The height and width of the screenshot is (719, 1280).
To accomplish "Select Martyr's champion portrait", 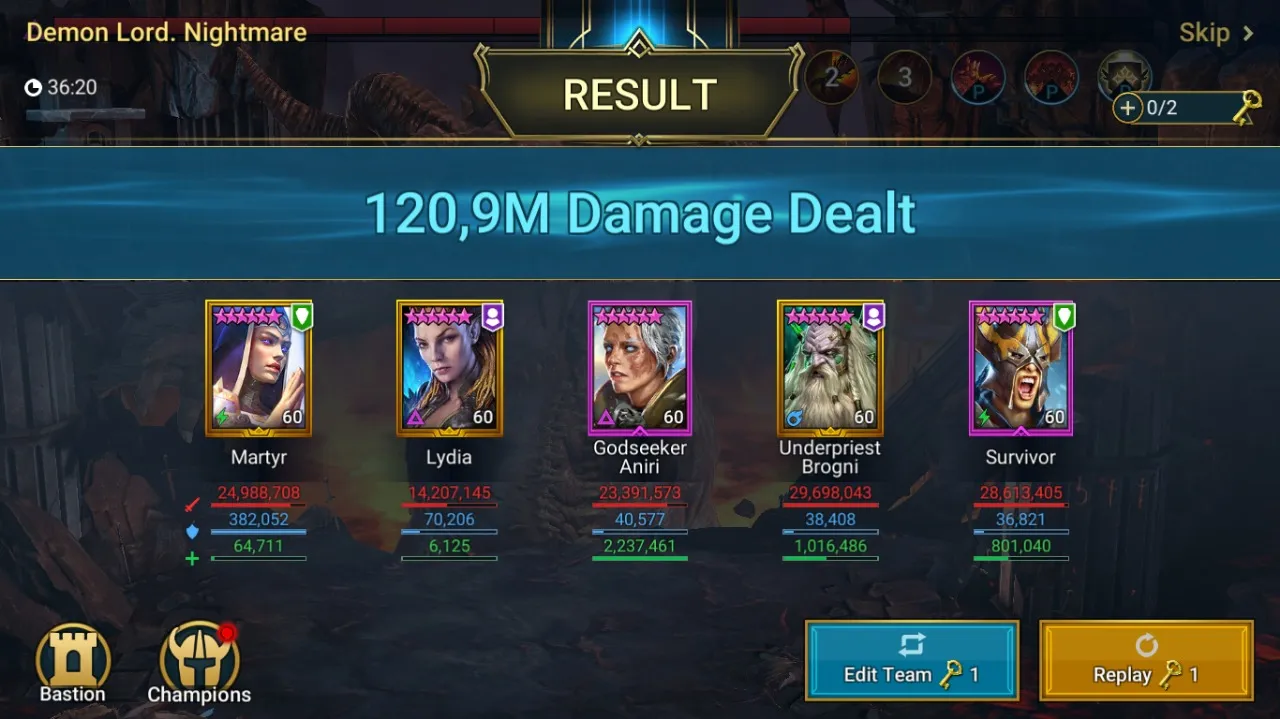I will tap(259, 368).
